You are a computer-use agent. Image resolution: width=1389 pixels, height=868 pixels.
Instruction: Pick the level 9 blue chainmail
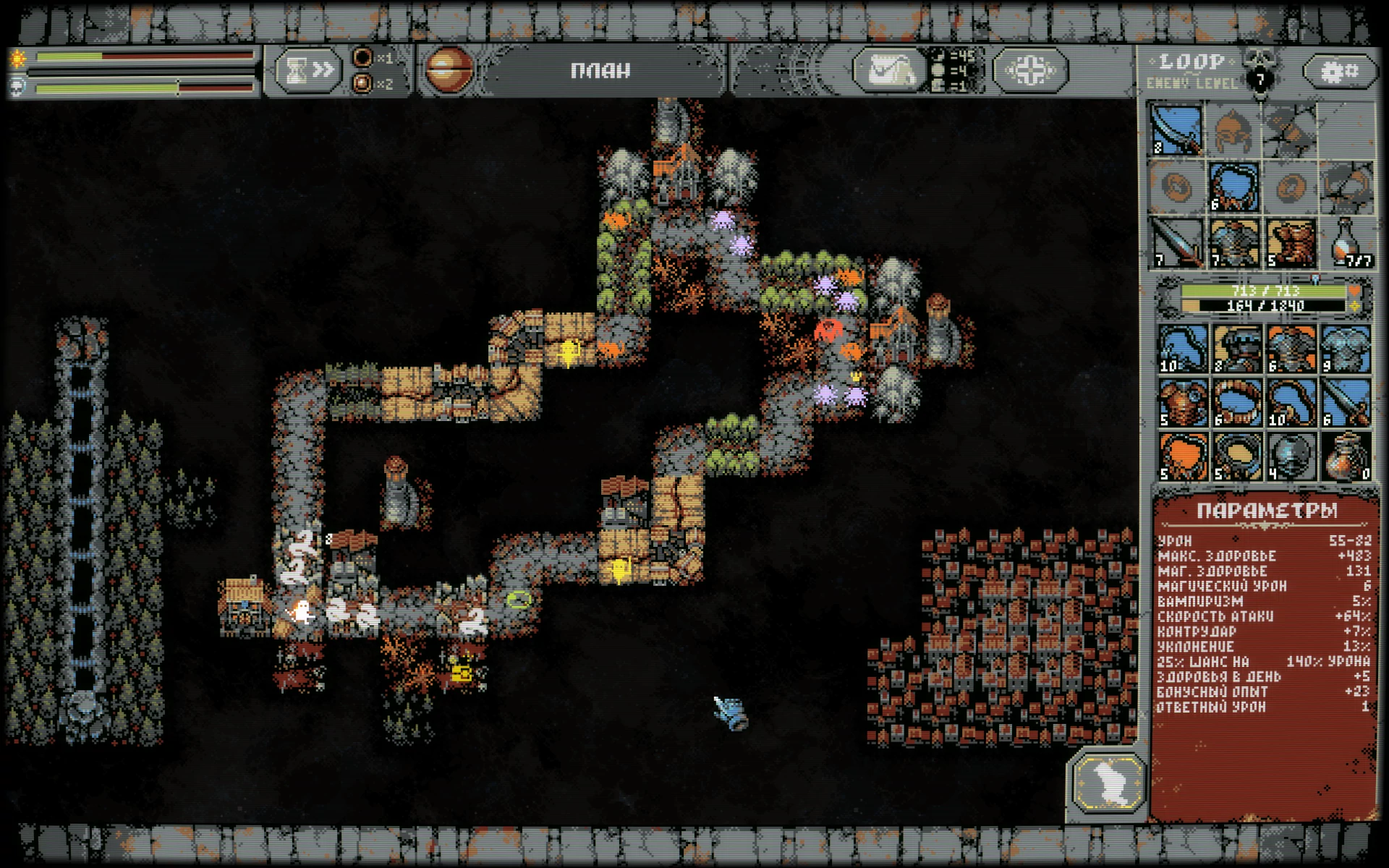point(1346,349)
